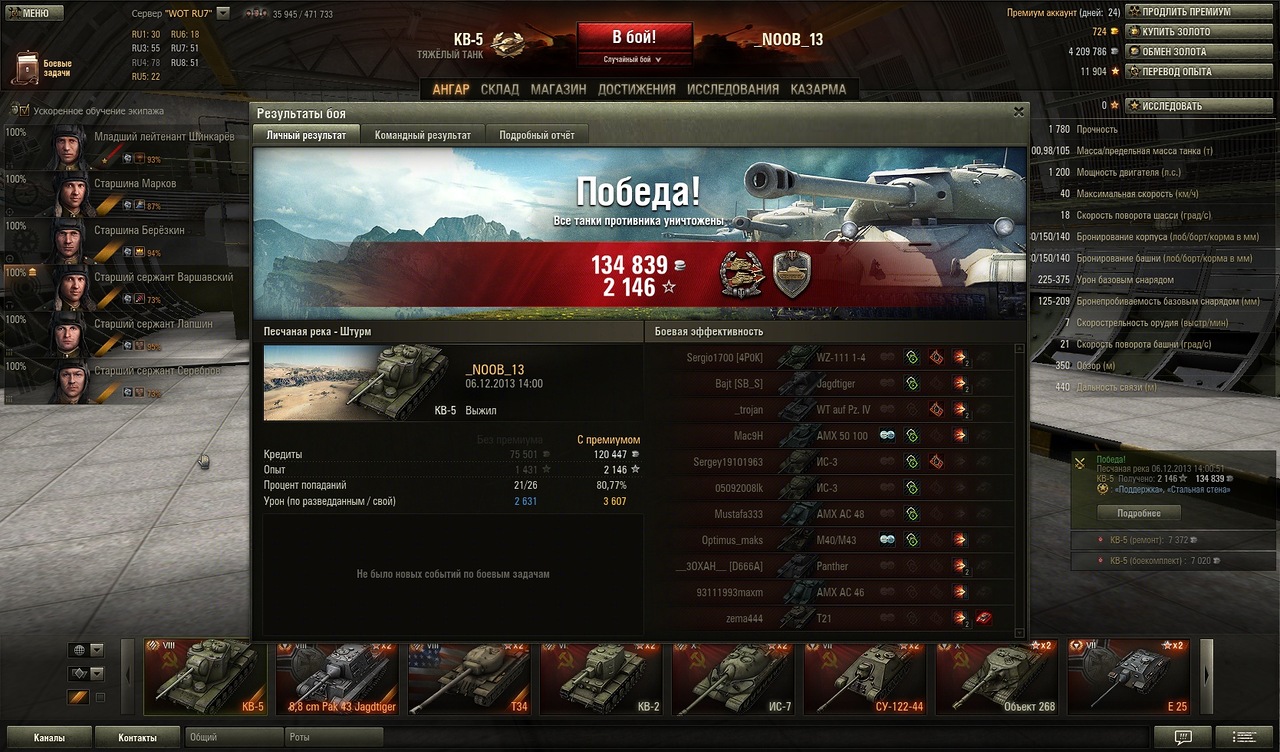1280x752 pixels.
Task: Switch to Командный результат tab
Action: point(422,135)
